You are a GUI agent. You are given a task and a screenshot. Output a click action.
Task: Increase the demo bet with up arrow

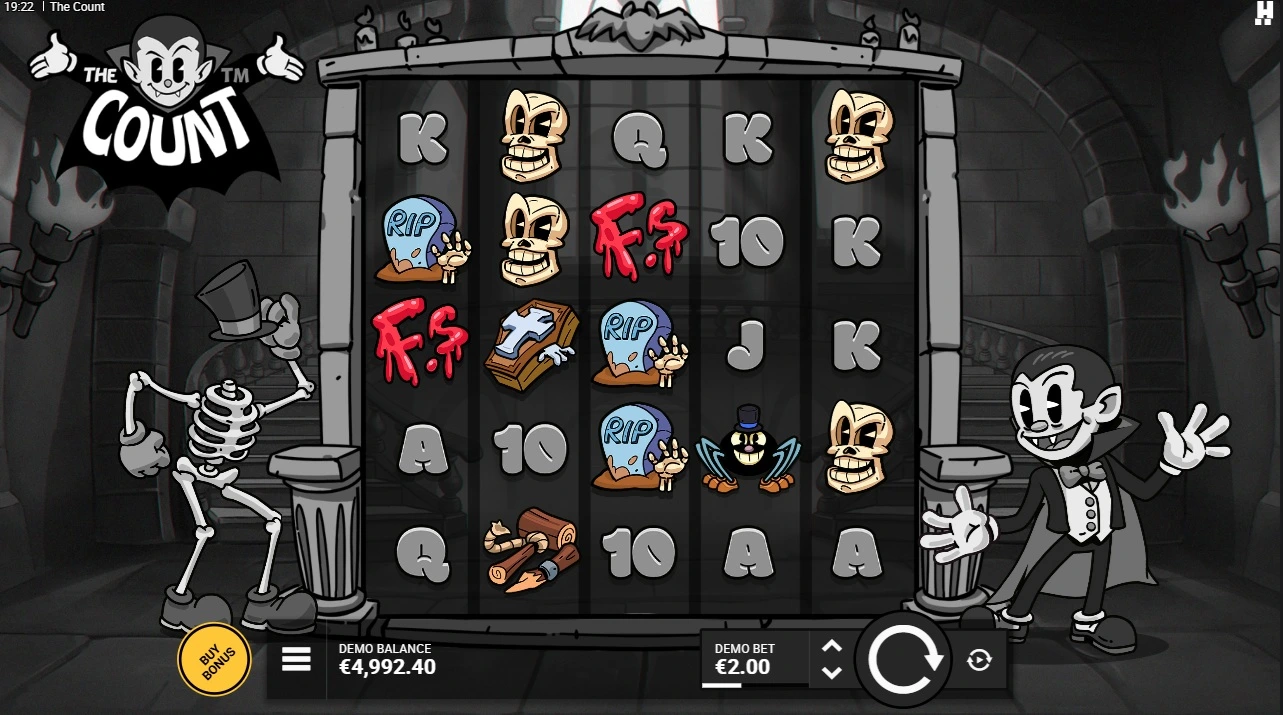pyautogui.click(x=831, y=647)
